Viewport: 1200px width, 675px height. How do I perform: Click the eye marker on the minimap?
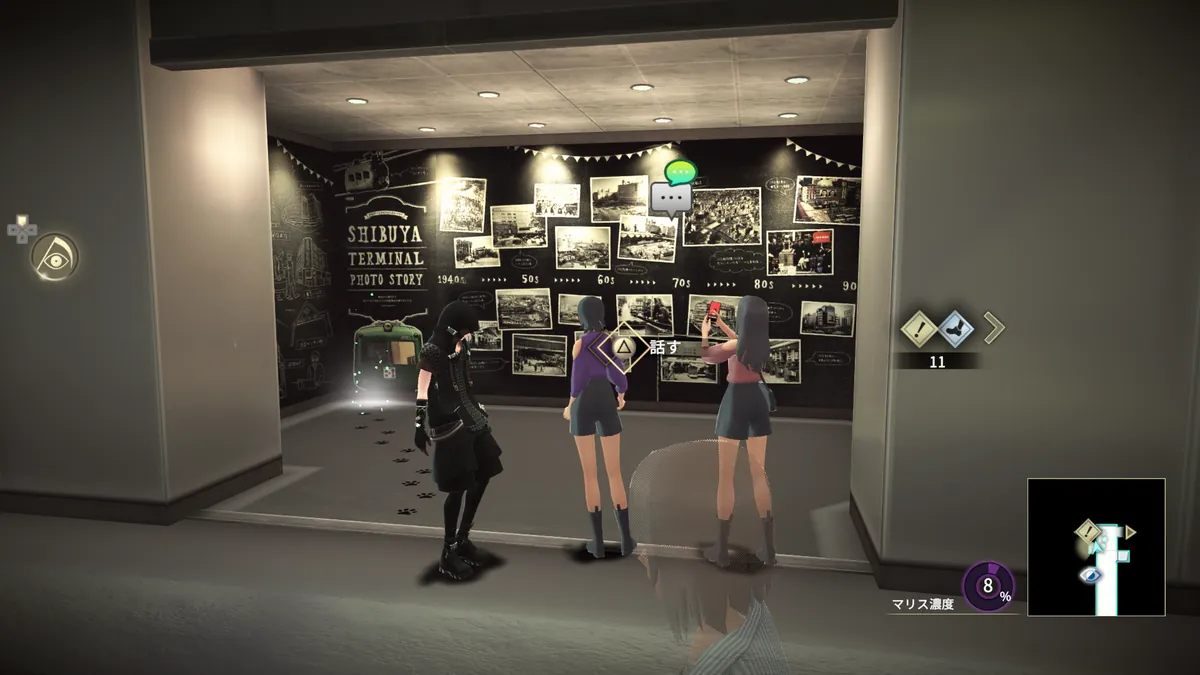pos(1090,575)
